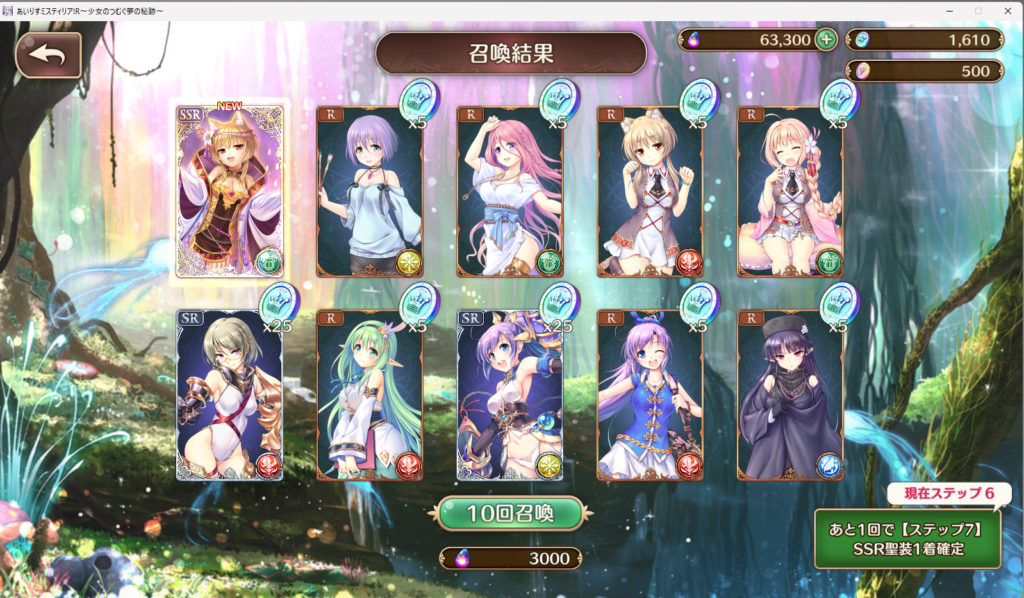The height and width of the screenshot is (598, 1024).
Task: Go back with the arrow button
Action: pos(48,55)
